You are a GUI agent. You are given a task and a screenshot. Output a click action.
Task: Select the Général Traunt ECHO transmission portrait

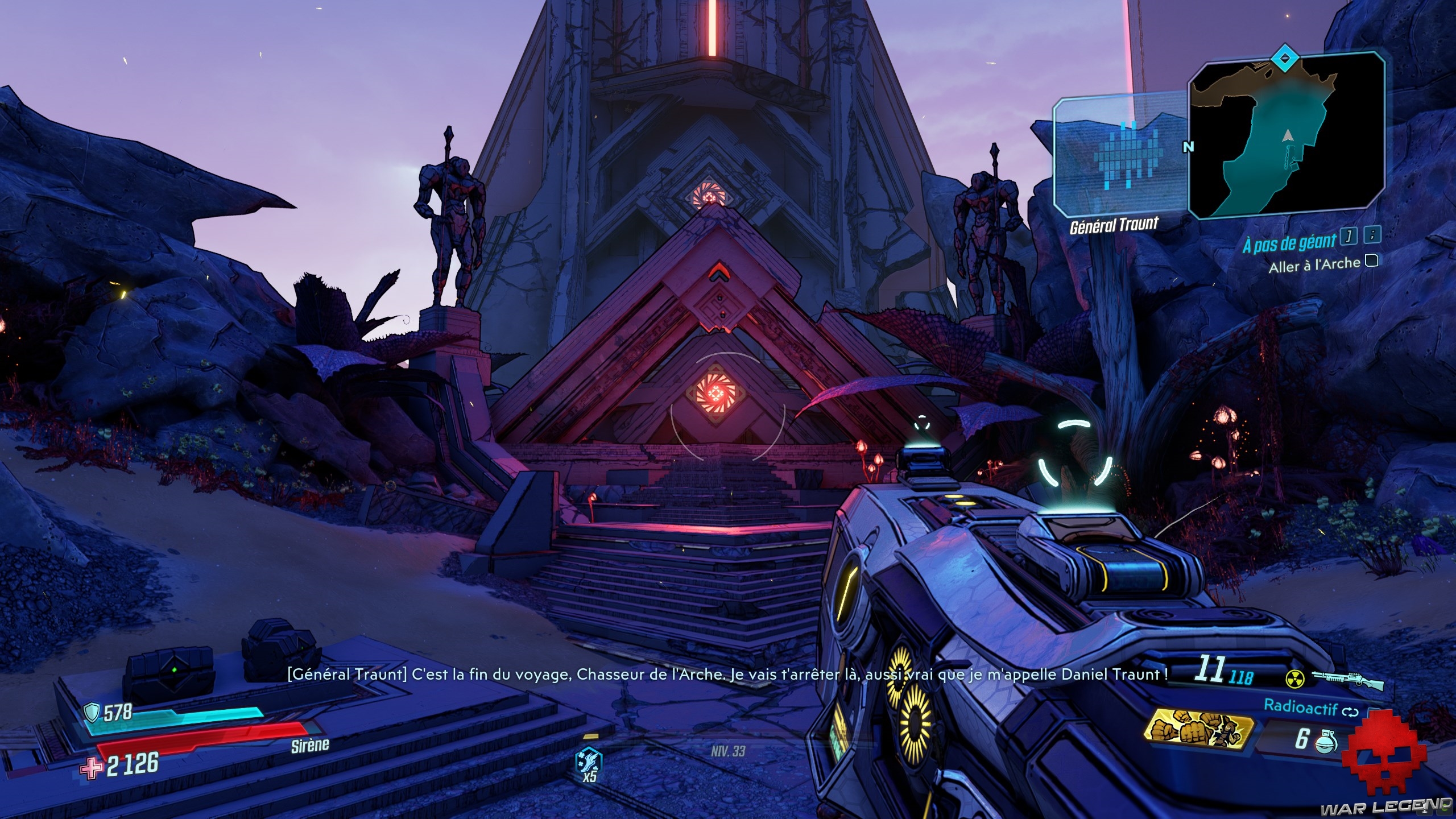tap(1119, 155)
